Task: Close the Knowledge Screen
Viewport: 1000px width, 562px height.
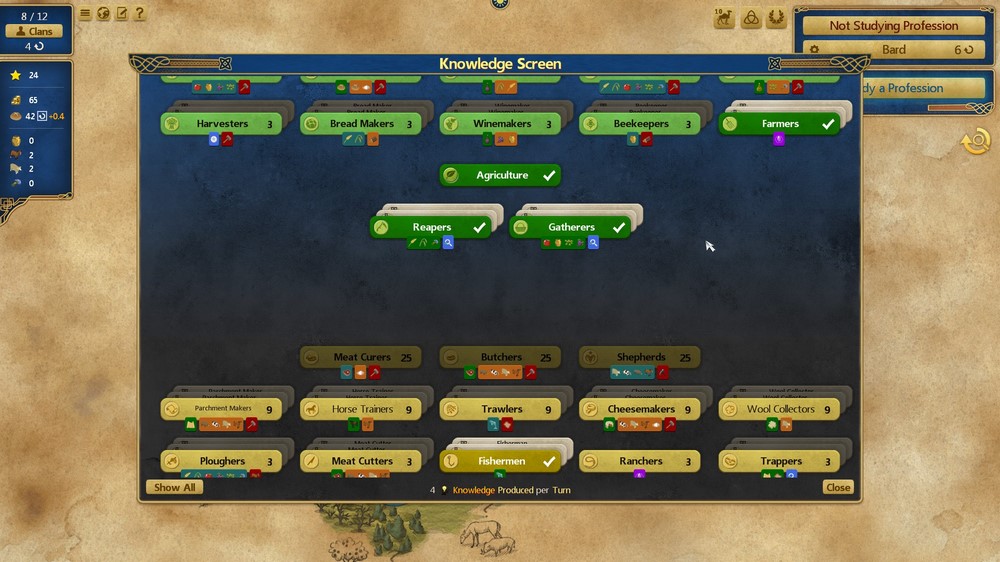Action: [x=837, y=488]
